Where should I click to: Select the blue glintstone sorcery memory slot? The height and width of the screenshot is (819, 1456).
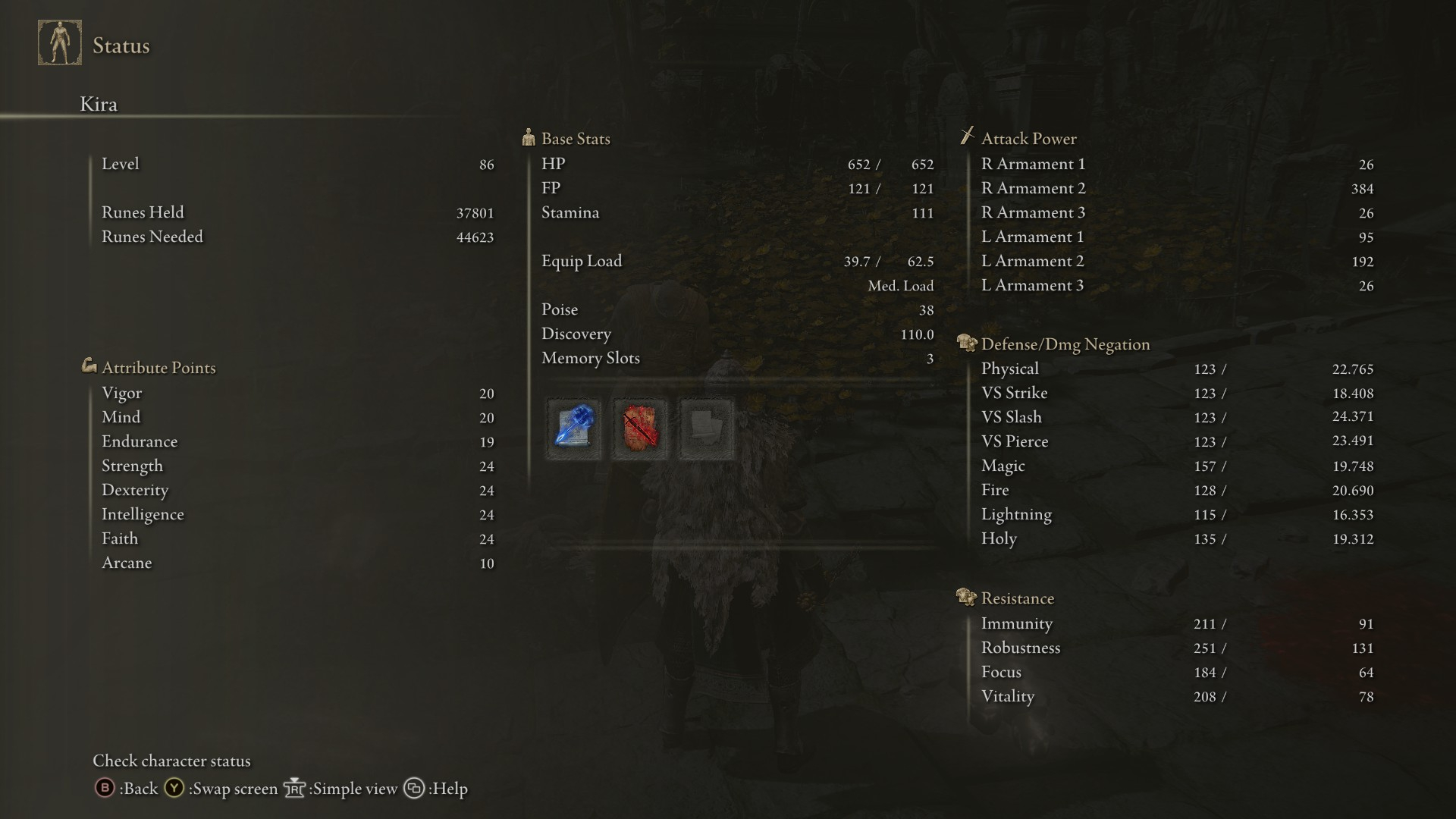pos(573,428)
